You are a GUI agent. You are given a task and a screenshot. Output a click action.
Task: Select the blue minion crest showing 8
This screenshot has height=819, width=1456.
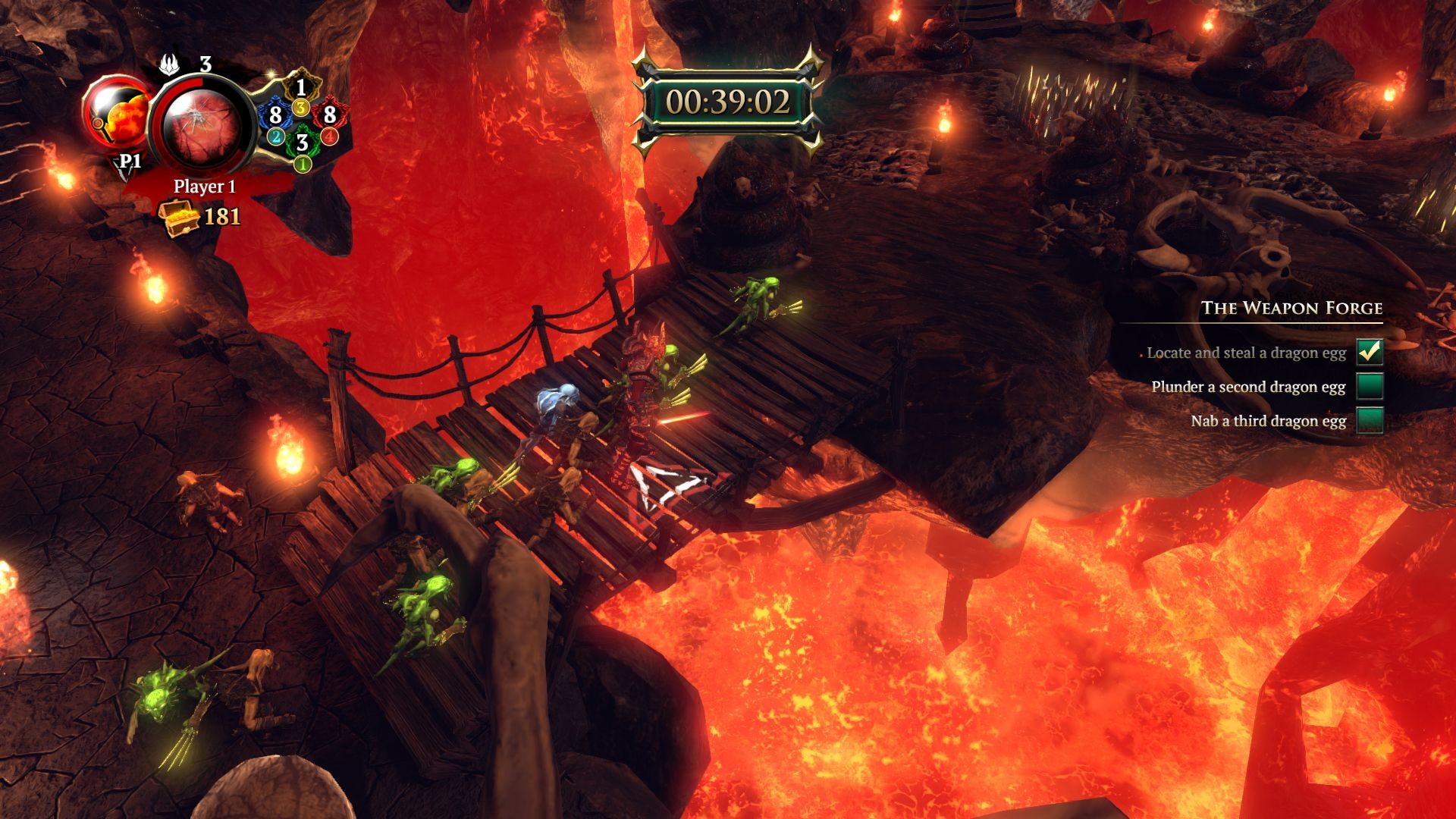[275, 115]
